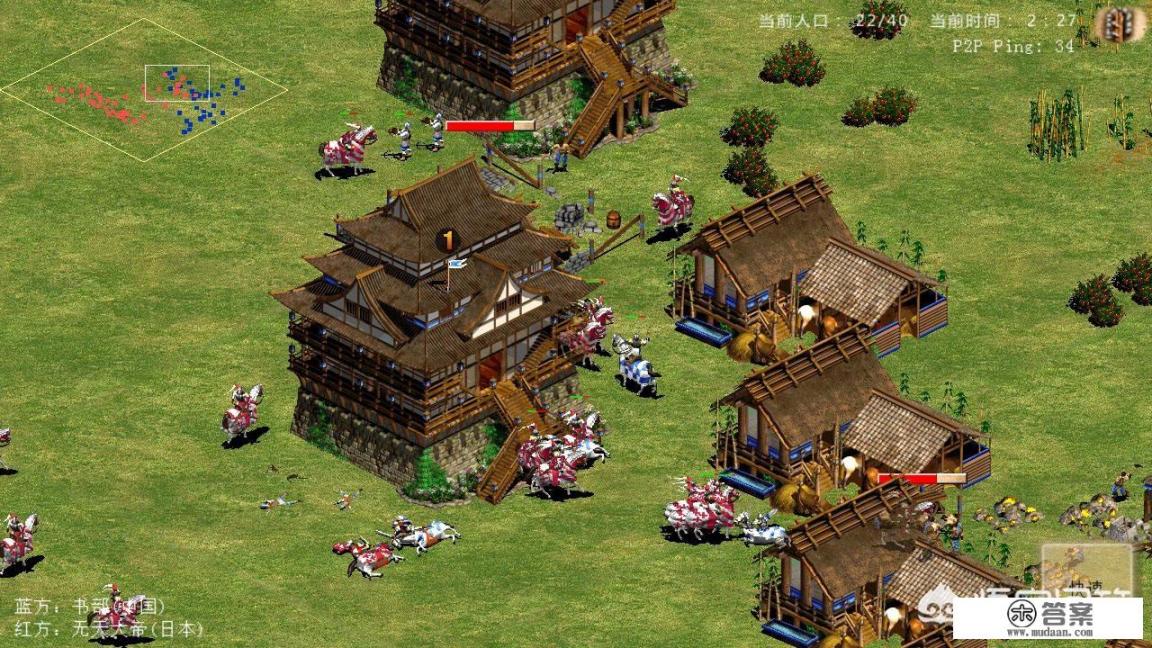Click the diamond minimap
This screenshot has height=648, width=1152.
144,90
